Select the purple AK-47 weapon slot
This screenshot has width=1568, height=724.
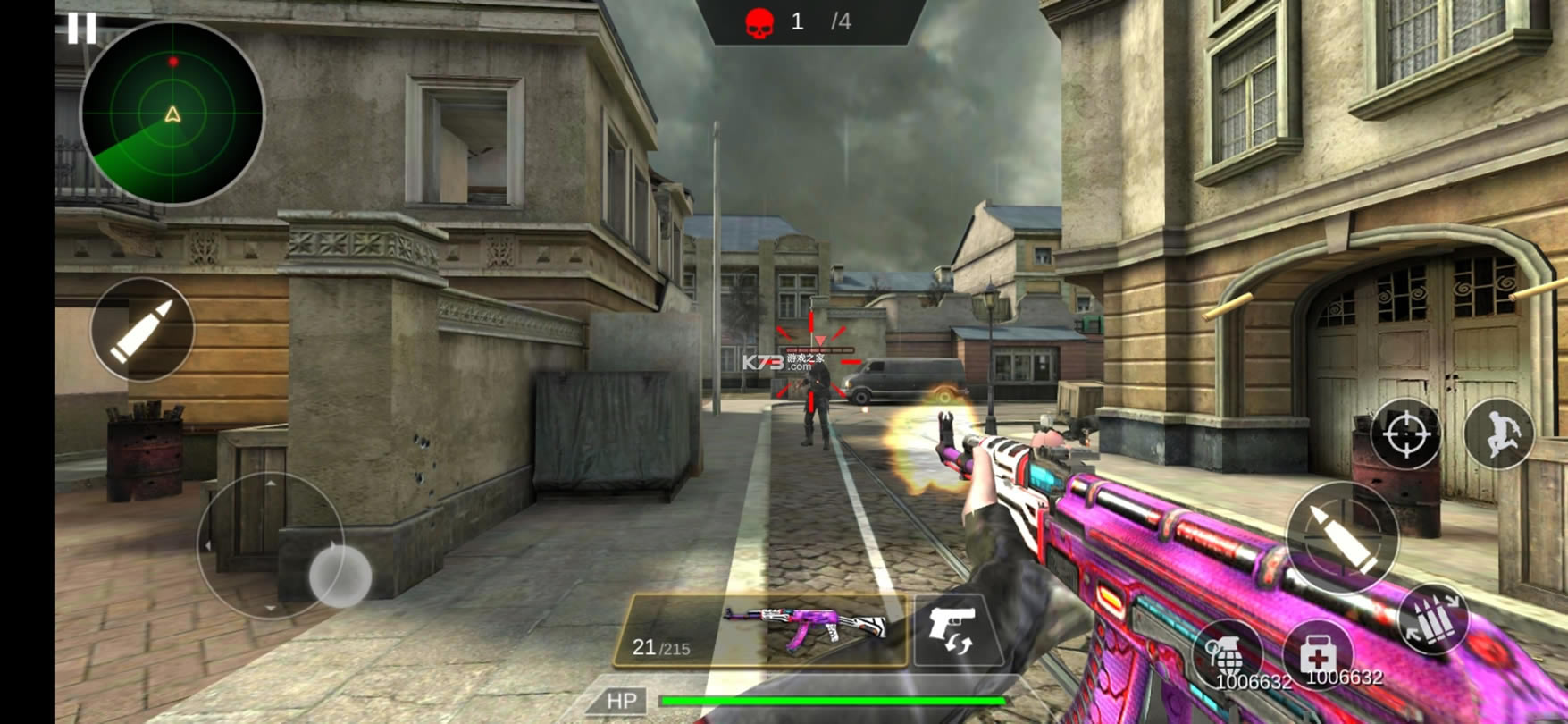click(x=761, y=630)
